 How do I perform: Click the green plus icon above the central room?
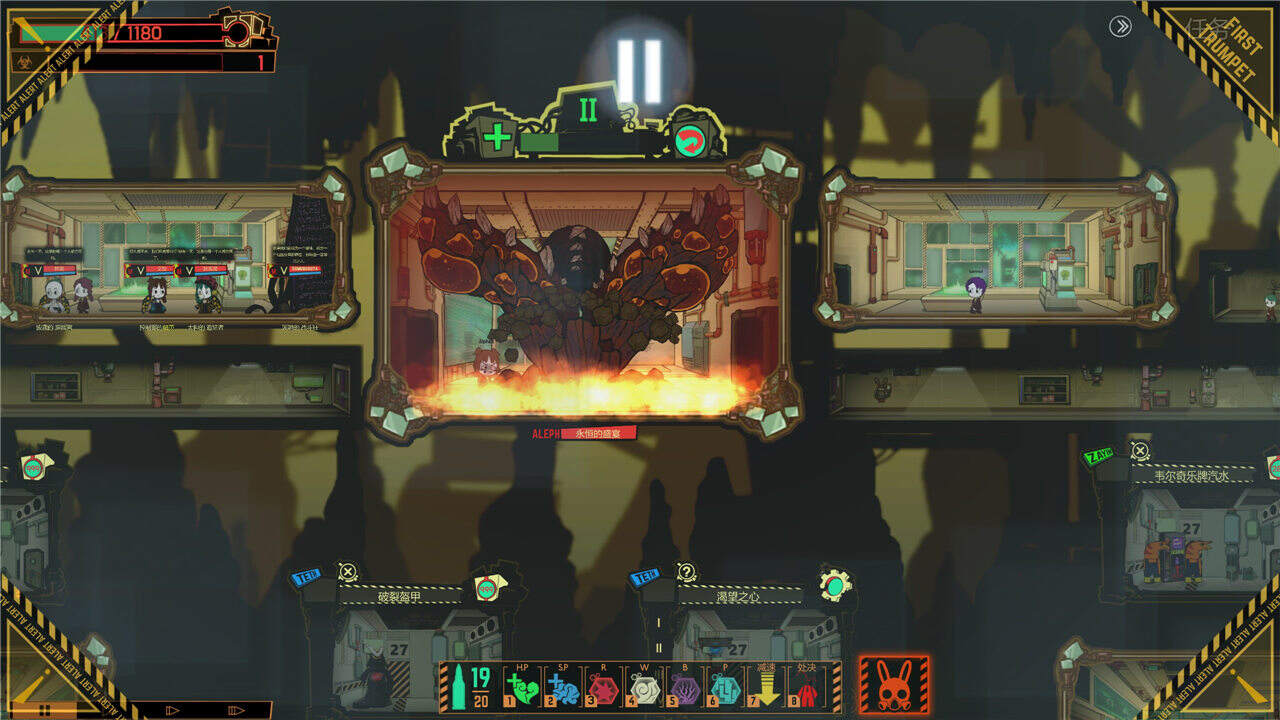497,137
